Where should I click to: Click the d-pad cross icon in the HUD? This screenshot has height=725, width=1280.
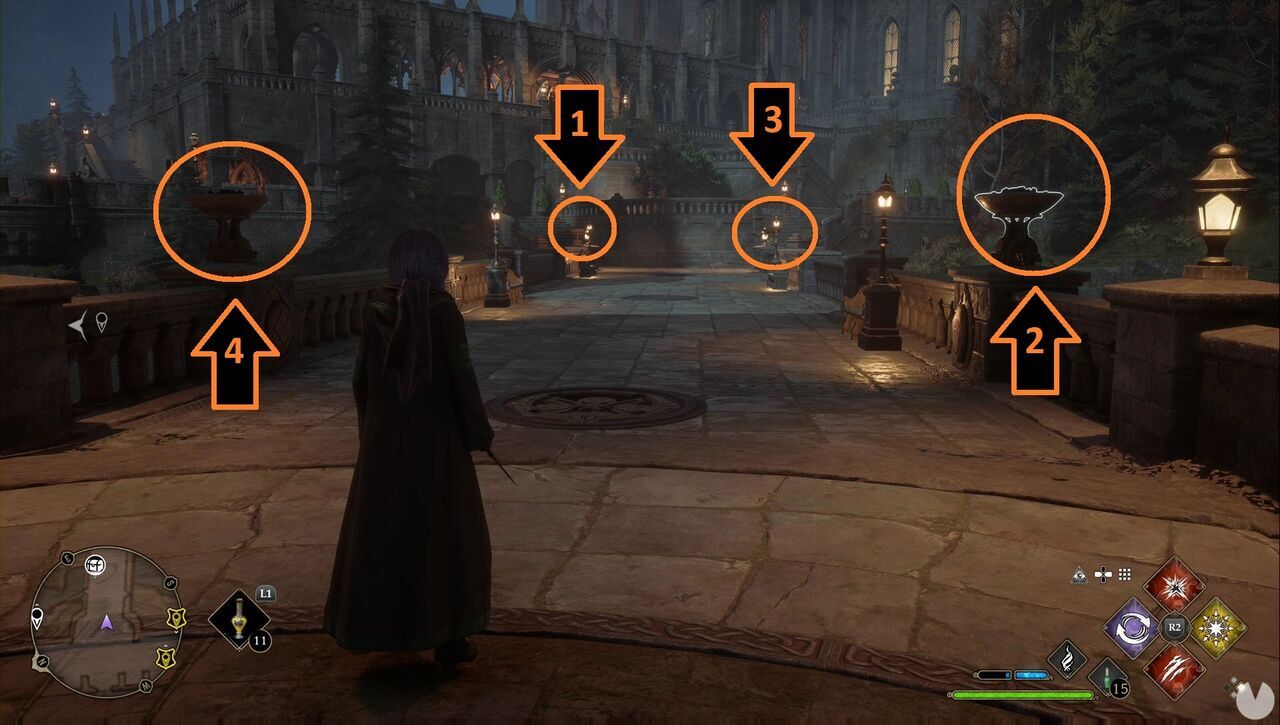click(x=1103, y=574)
